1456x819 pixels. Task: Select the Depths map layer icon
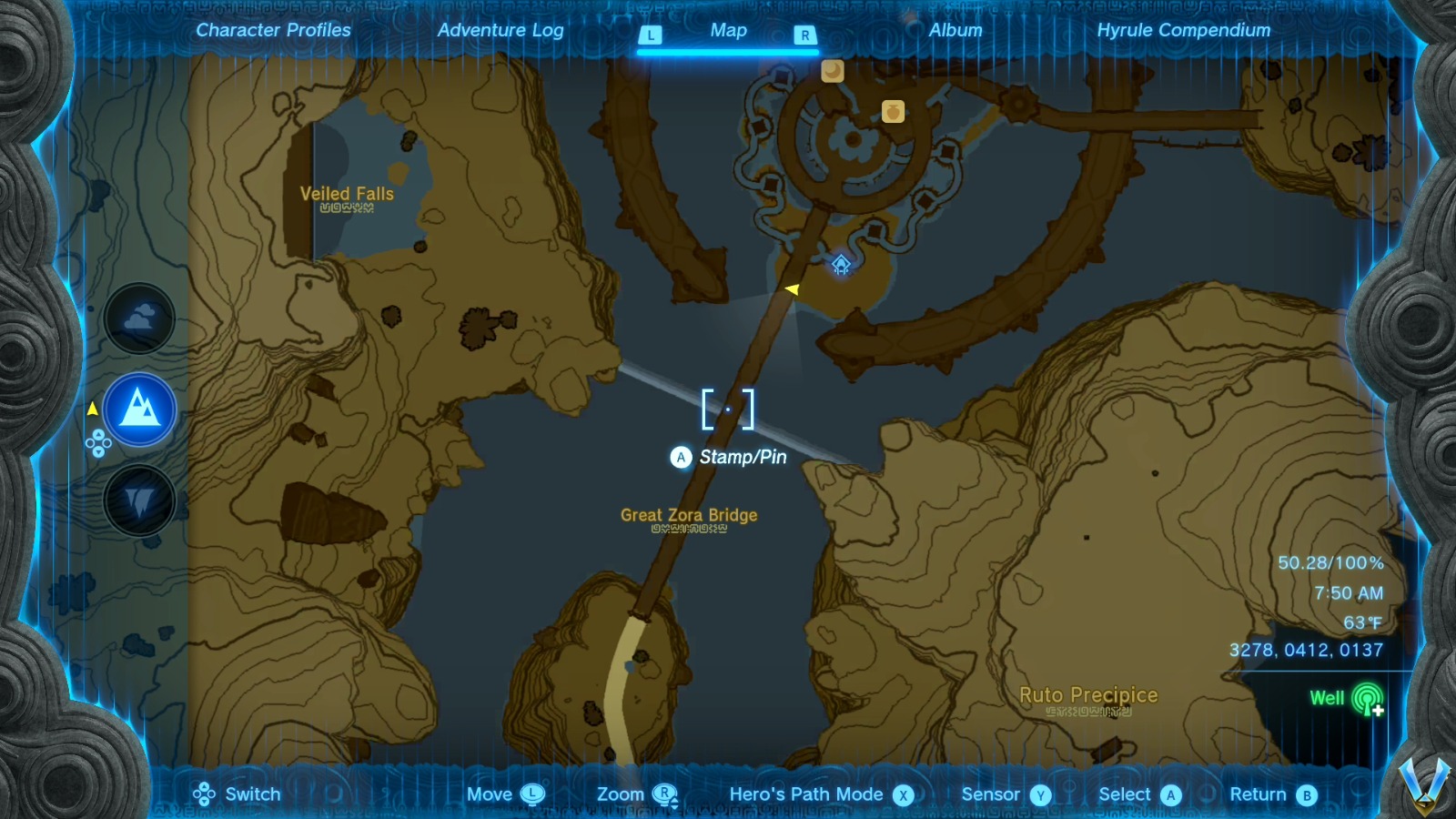coord(138,500)
